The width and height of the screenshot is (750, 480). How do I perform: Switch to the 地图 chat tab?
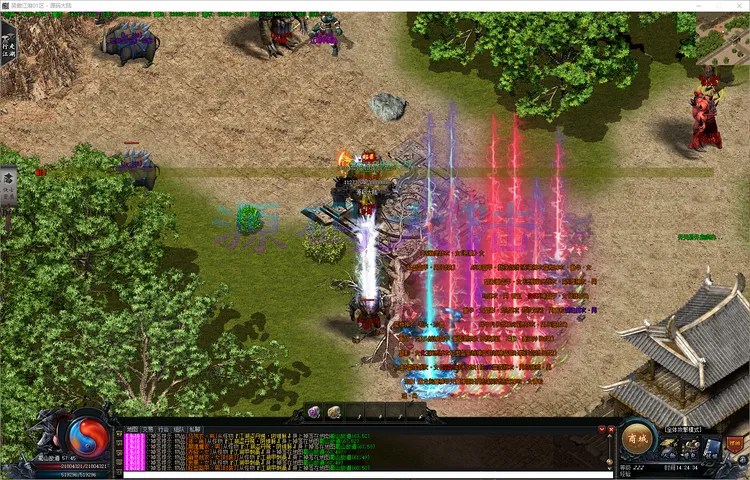pos(131,429)
